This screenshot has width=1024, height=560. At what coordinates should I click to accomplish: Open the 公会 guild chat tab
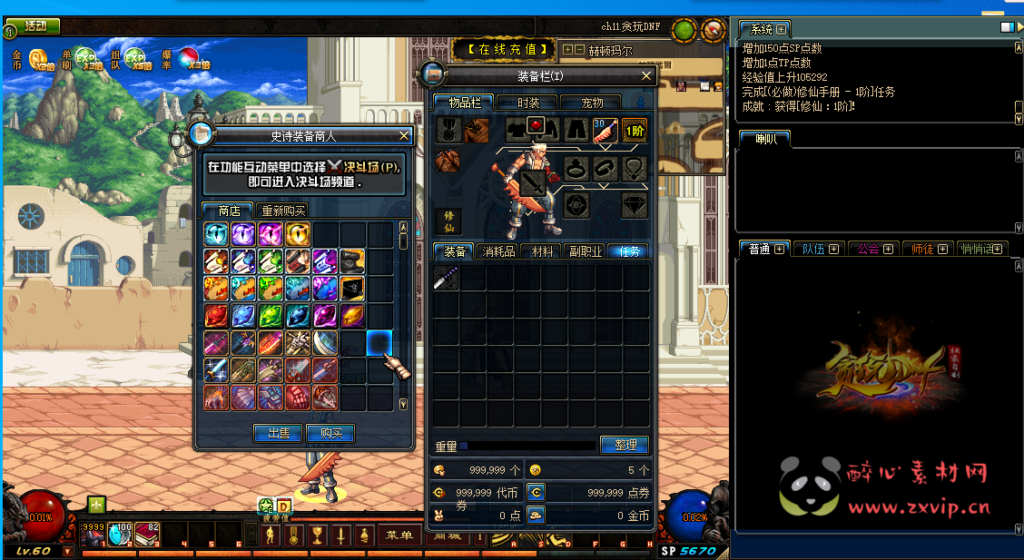click(872, 249)
